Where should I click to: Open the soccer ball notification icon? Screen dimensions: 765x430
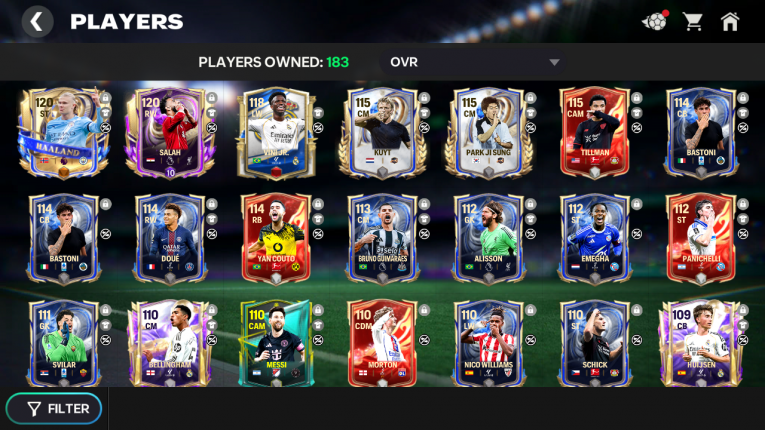pos(654,21)
